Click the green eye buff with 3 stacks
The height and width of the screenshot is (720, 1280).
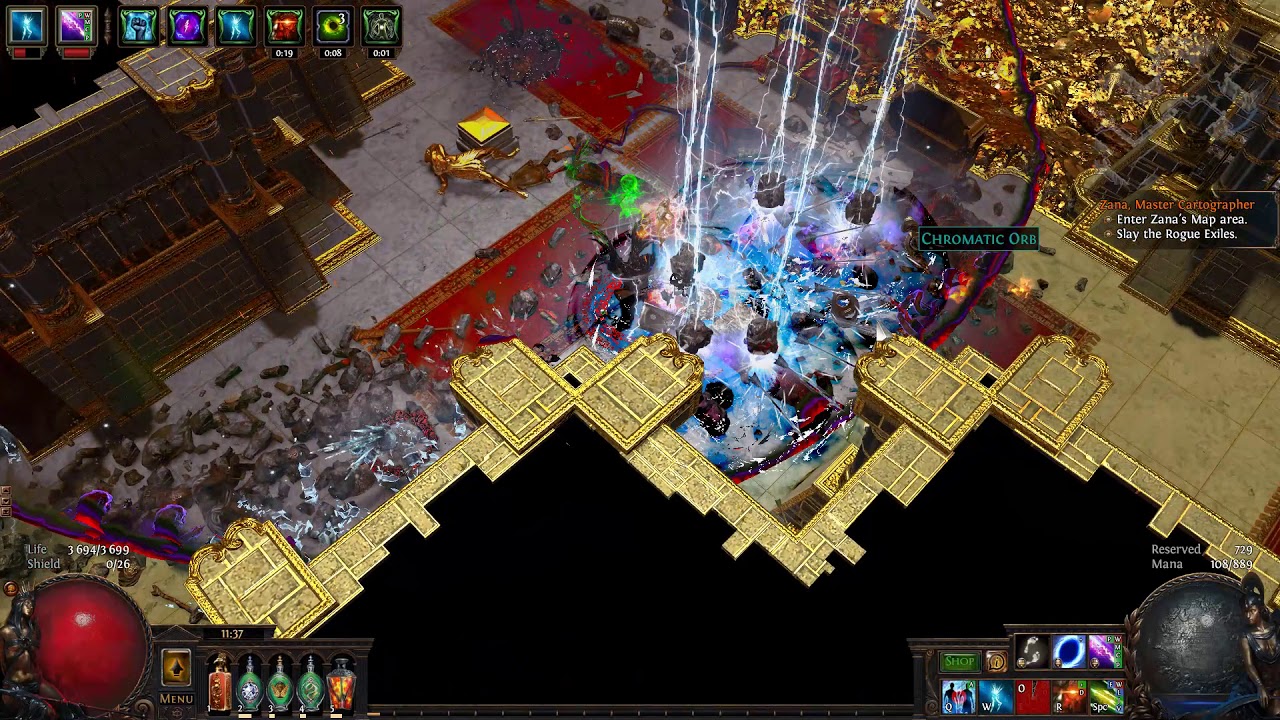(x=332, y=26)
